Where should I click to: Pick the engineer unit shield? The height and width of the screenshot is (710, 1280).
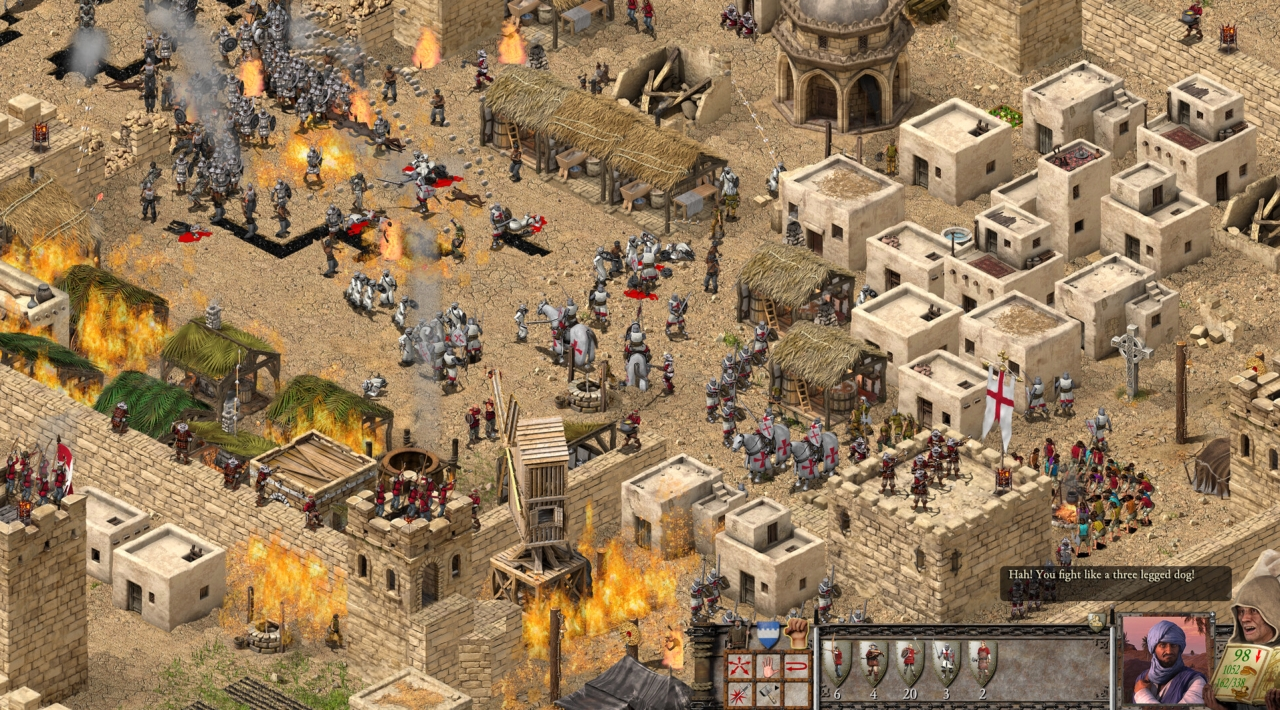point(982,662)
